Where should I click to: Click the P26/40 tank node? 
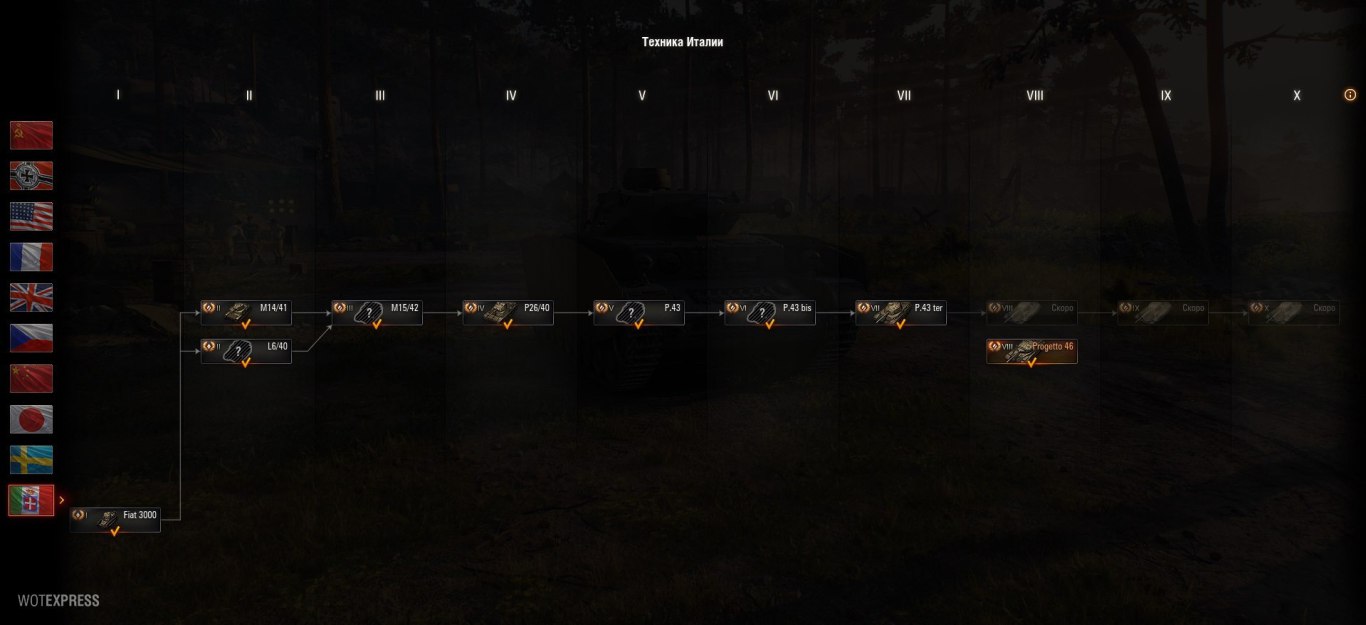click(508, 312)
